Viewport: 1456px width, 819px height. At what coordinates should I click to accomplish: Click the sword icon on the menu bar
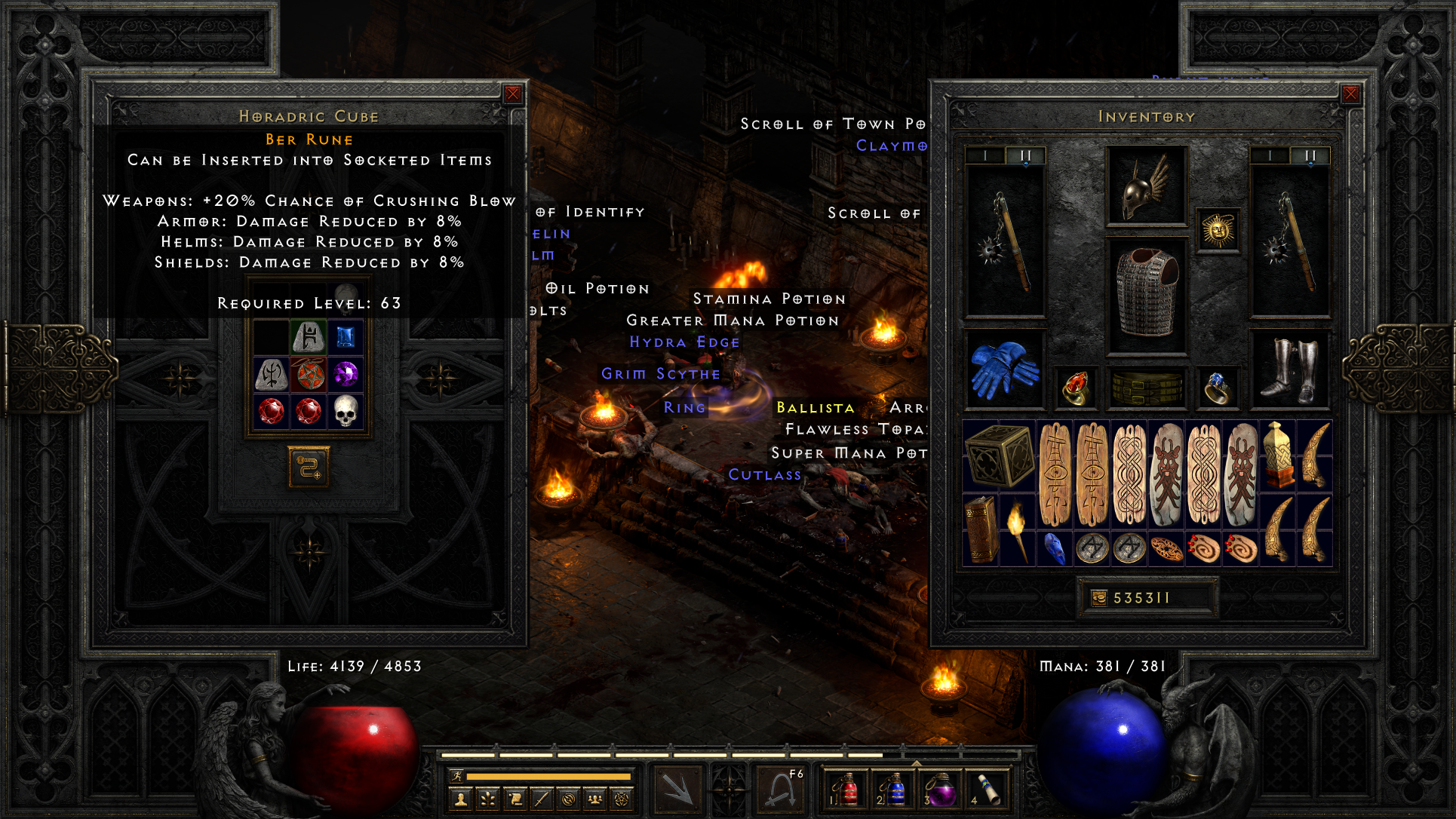pos(542,799)
